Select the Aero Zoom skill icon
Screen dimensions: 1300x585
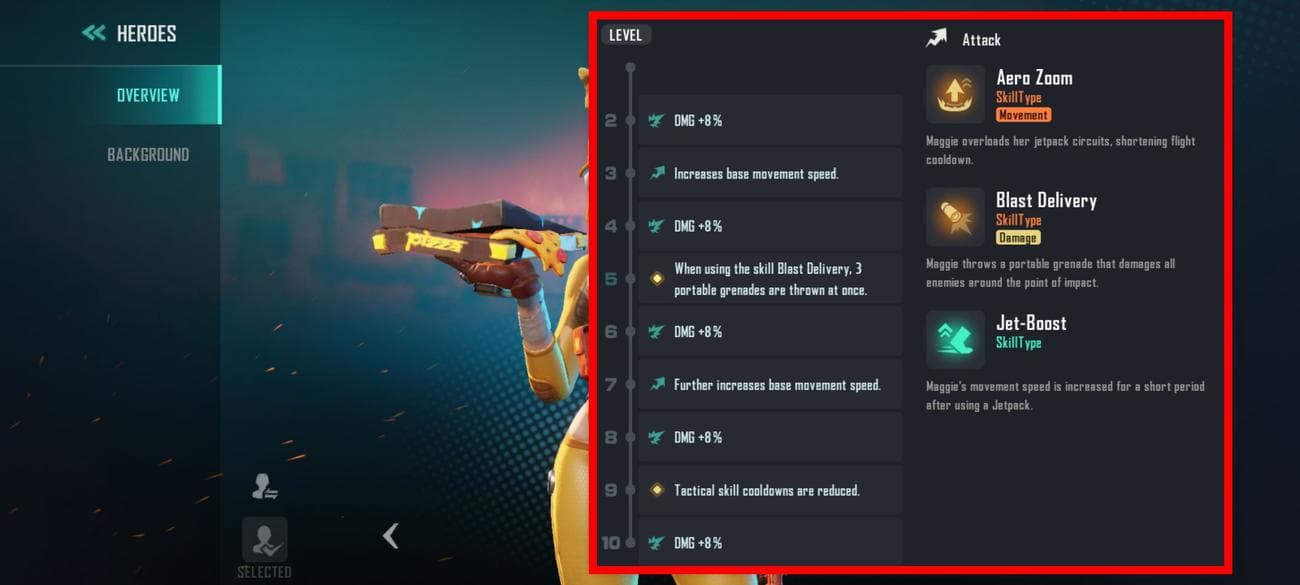954,94
